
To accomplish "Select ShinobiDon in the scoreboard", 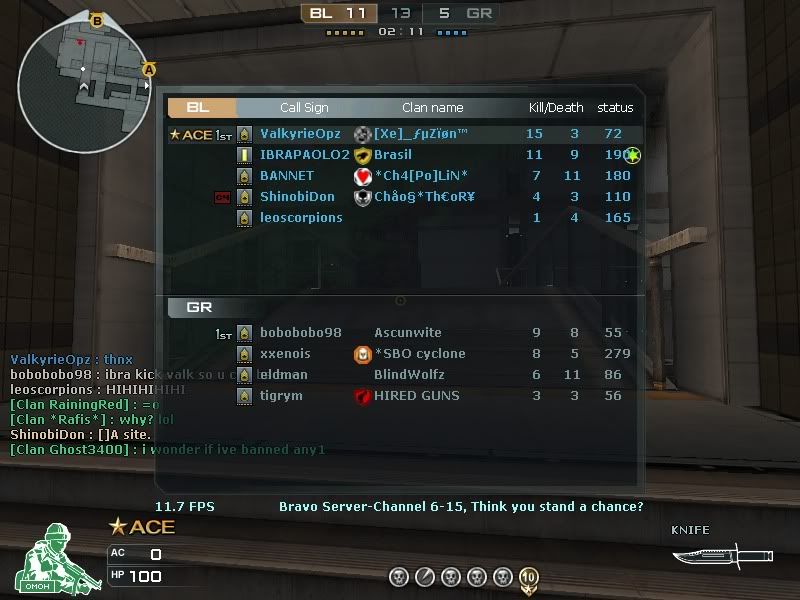I will [x=297, y=197].
